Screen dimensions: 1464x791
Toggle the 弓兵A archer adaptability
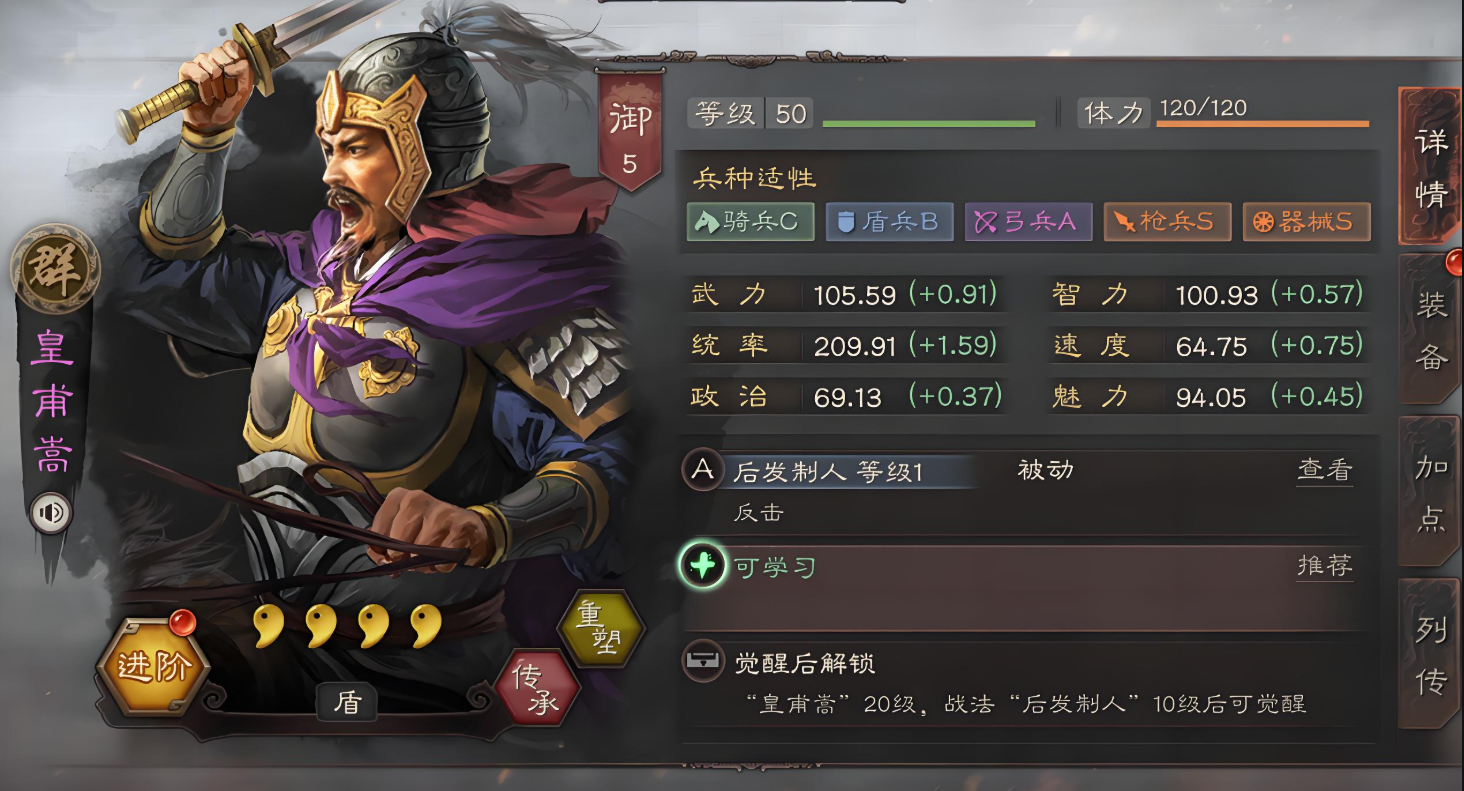point(1028,221)
